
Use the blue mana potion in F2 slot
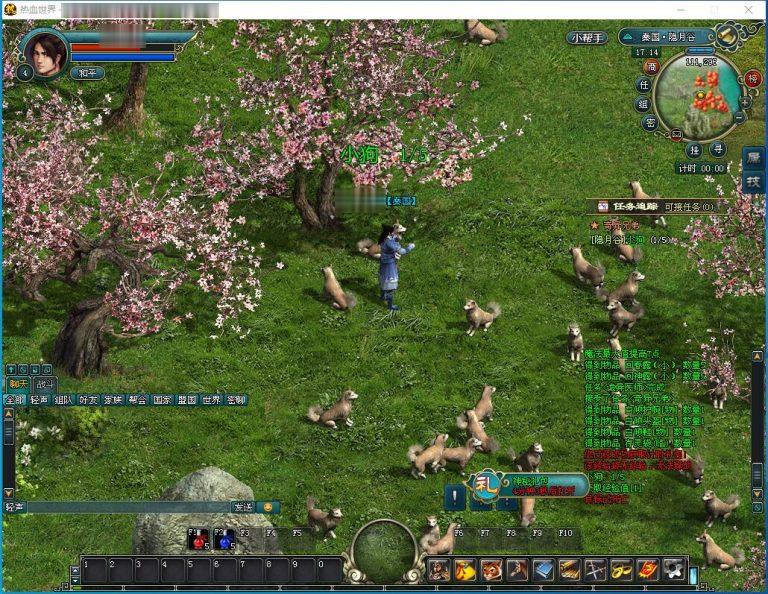point(225,540)
